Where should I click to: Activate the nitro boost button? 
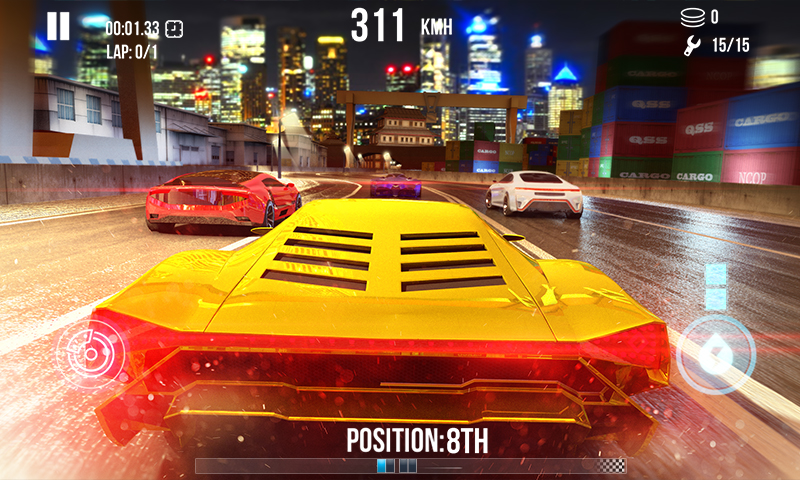click(715, 354)
